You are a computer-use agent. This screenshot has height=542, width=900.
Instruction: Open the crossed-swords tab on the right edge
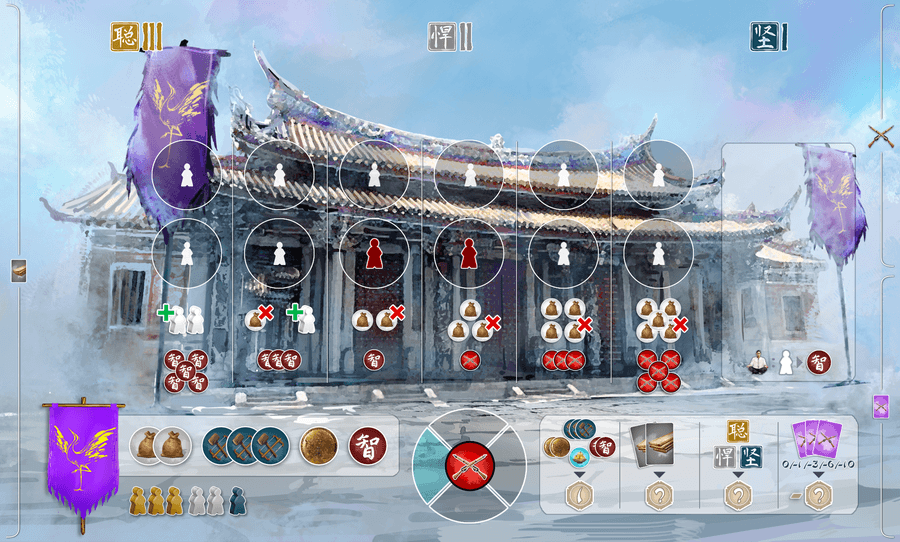[x=881, y=137]
